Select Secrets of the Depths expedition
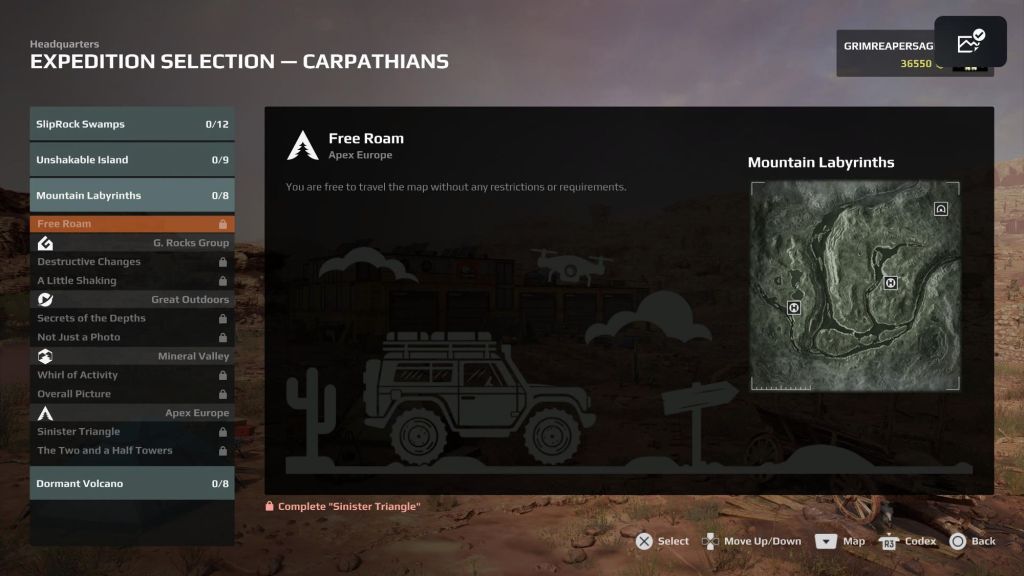The width and height of the screenshot is (1024, 576). pyautogui.click(x=132, y=318)
